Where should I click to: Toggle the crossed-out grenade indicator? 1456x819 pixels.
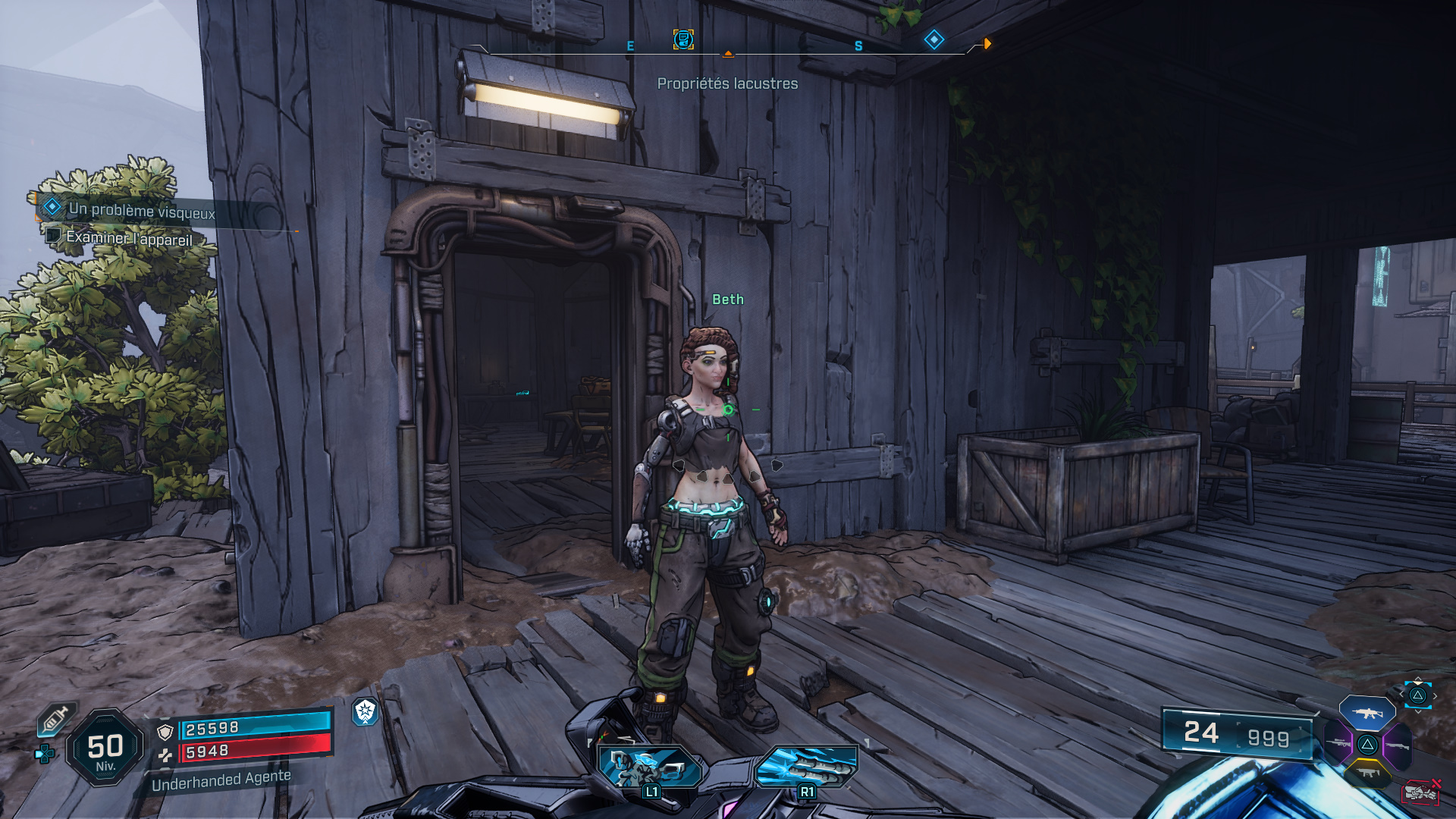(x=1421, y=792)
